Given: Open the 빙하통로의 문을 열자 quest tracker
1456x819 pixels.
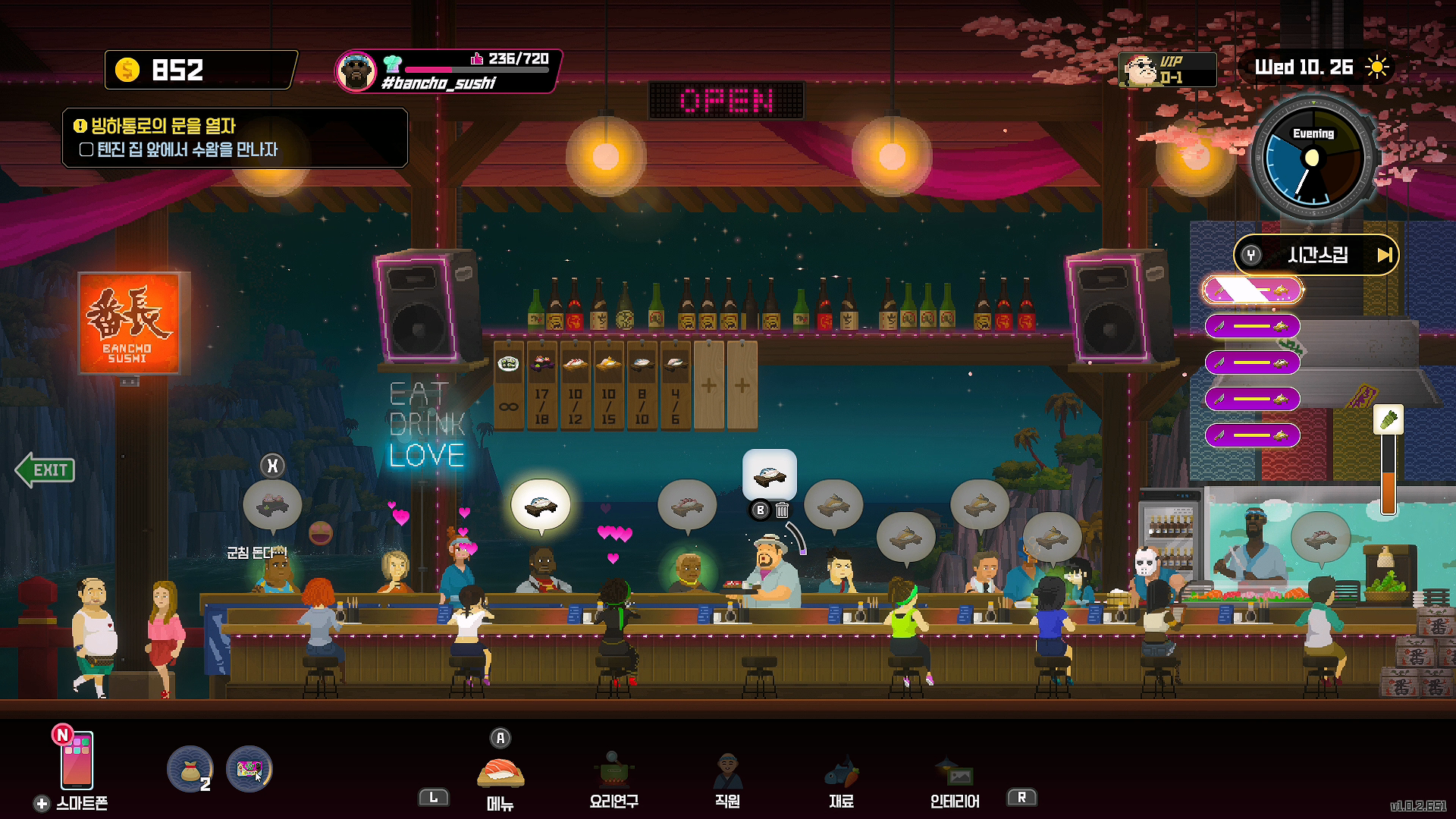Looking at the screenshot, I should tap(235, 137).
